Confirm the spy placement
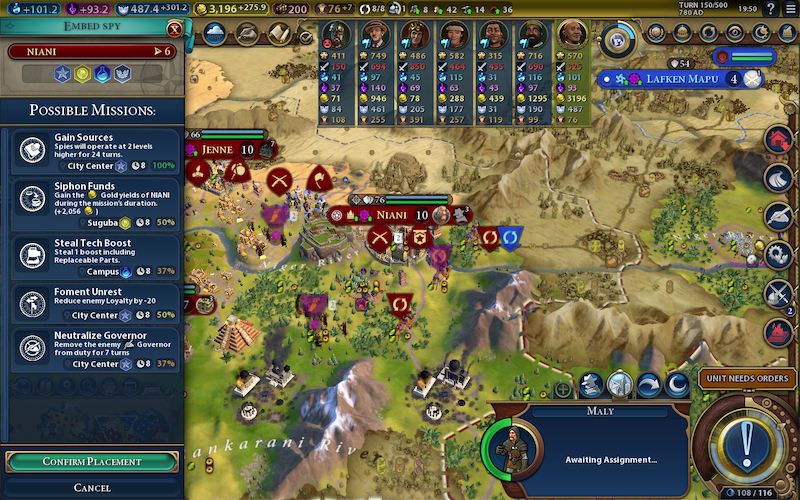This screenshot has height=500, width=800. (91, 462)
